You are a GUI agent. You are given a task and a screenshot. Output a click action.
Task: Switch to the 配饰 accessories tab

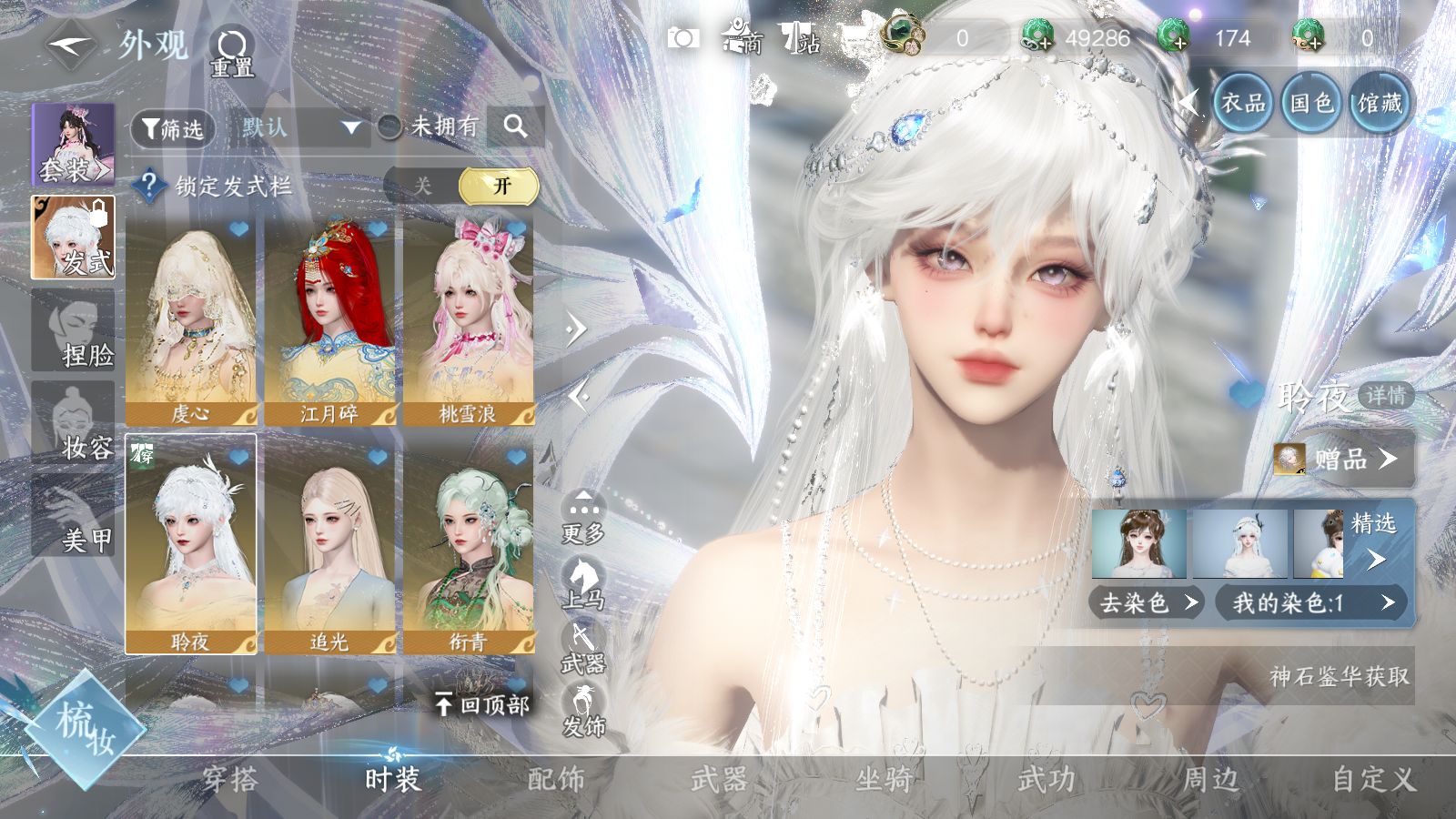click(x=556, y=779)
